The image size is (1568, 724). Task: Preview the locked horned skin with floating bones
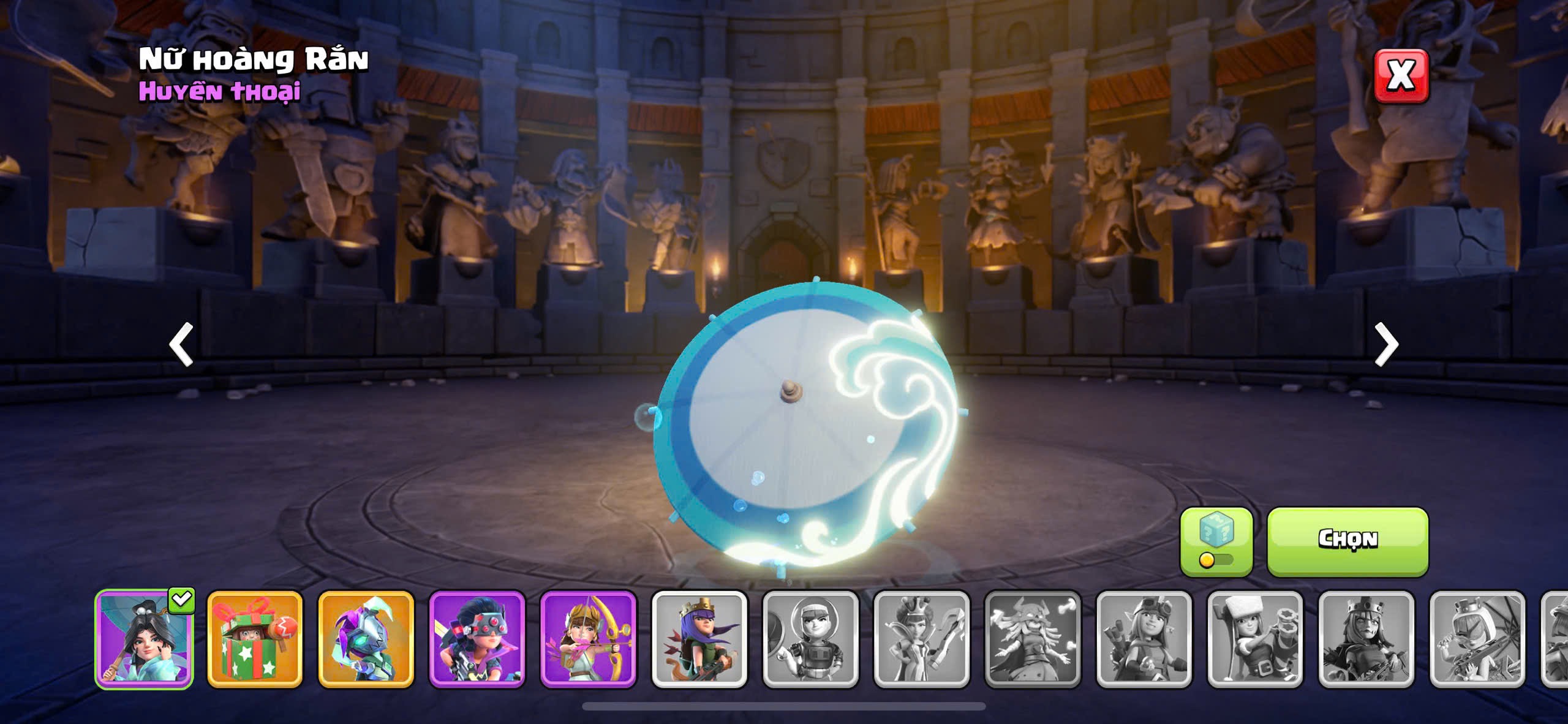pos(1033,639)
